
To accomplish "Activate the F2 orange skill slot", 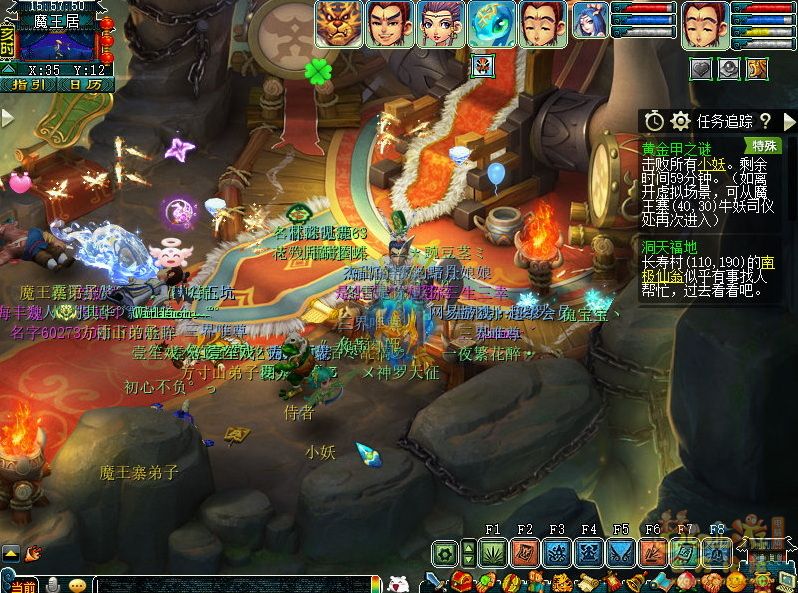I will [525, 552].
